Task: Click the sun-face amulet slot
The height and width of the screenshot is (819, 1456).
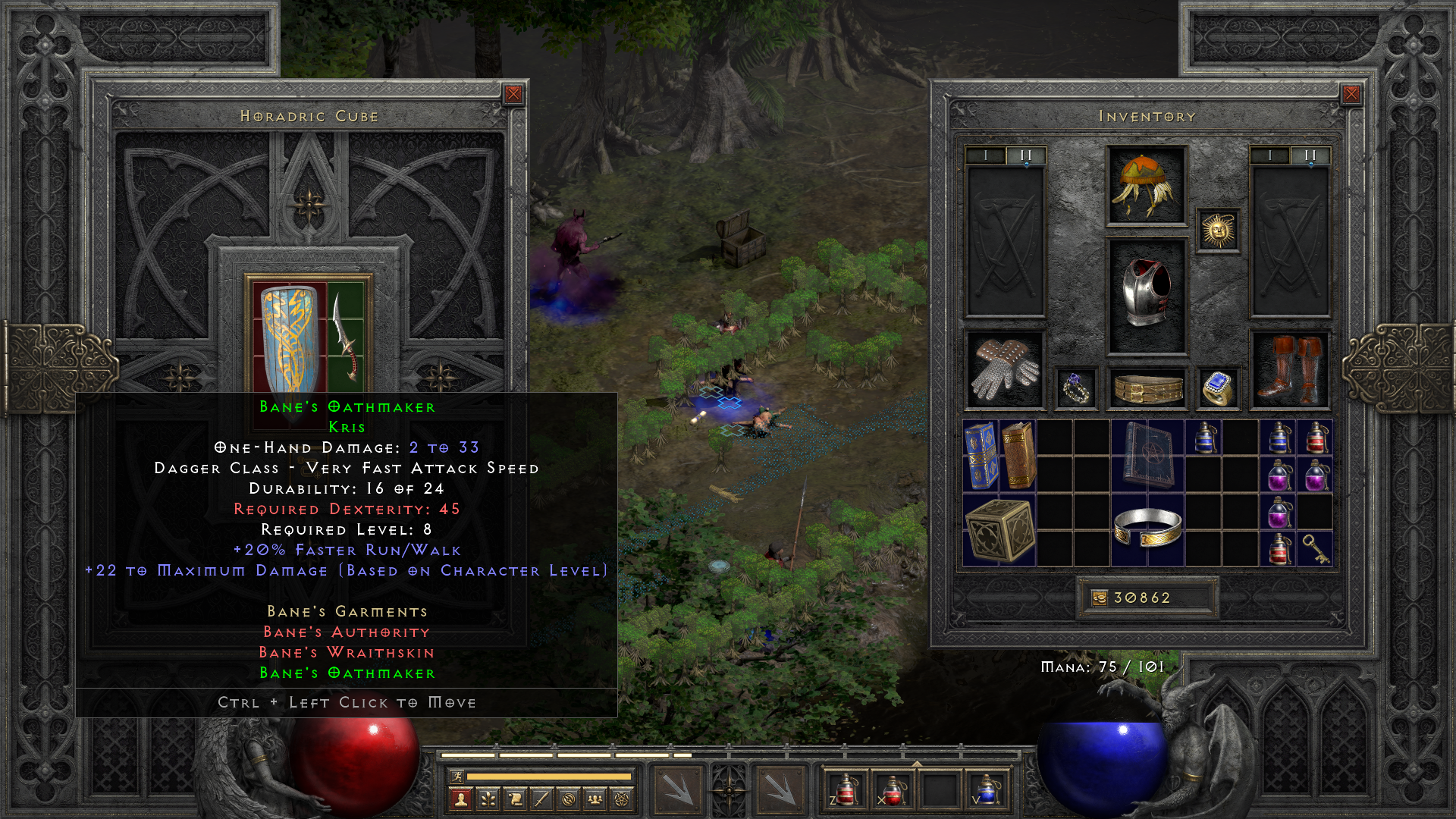Action: pos(1218,231)
